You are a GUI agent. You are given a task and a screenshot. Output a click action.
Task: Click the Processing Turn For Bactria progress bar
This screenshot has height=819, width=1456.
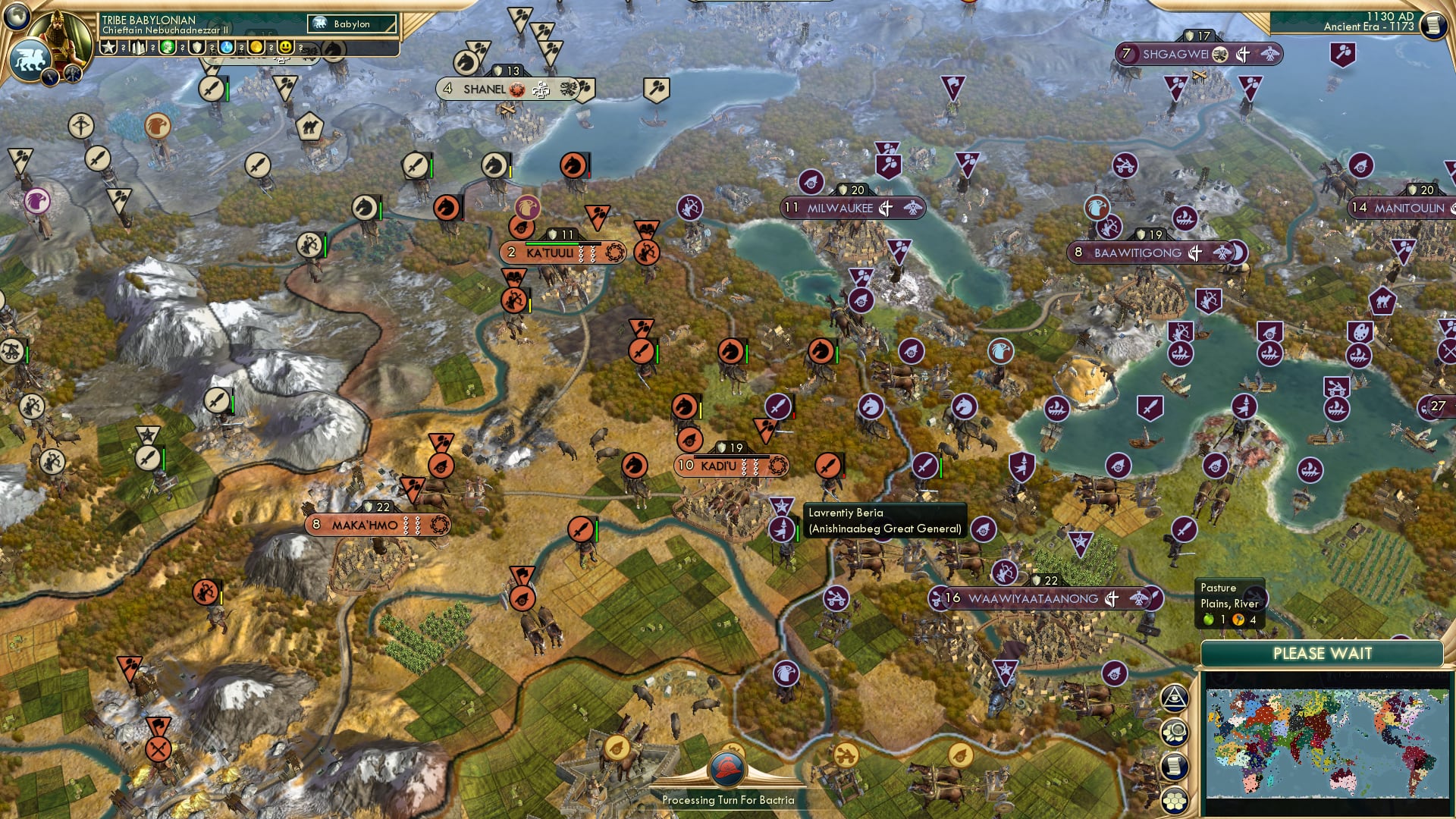730,799
